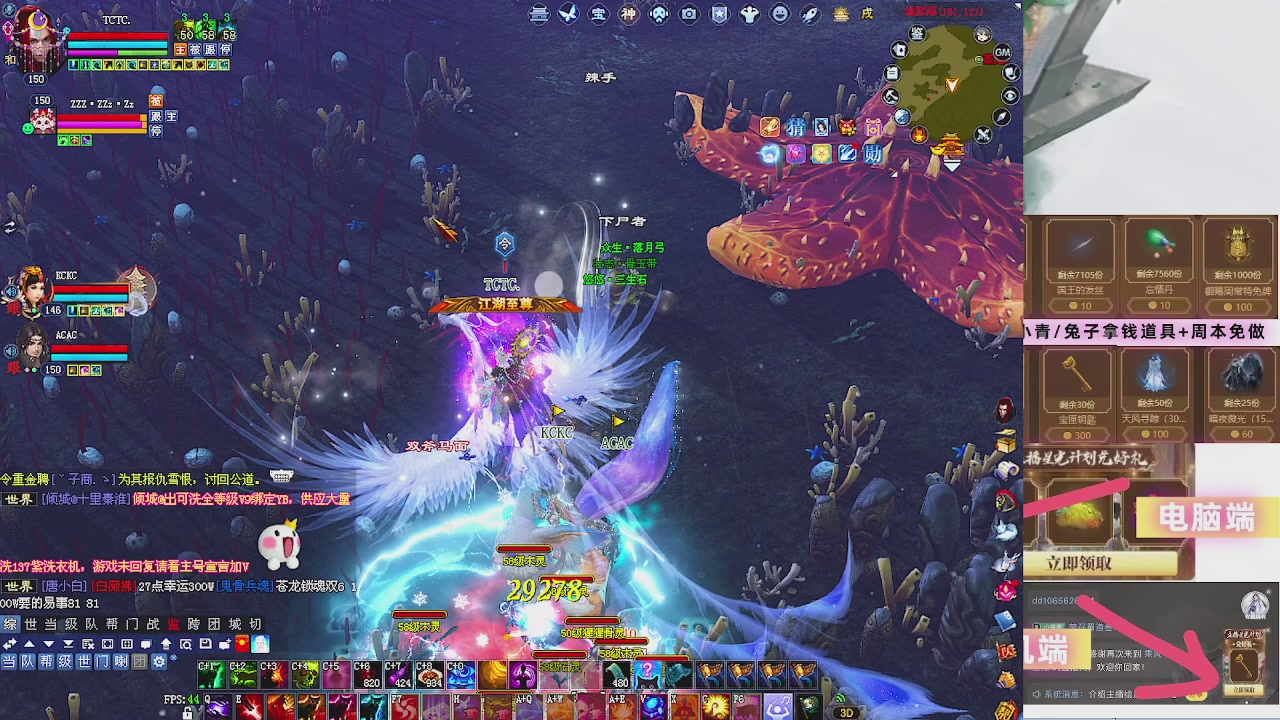This screenshot has height=720, width=1280.
Task: Open the flexing strongman icon menu
Action: (x=750, y=14)
